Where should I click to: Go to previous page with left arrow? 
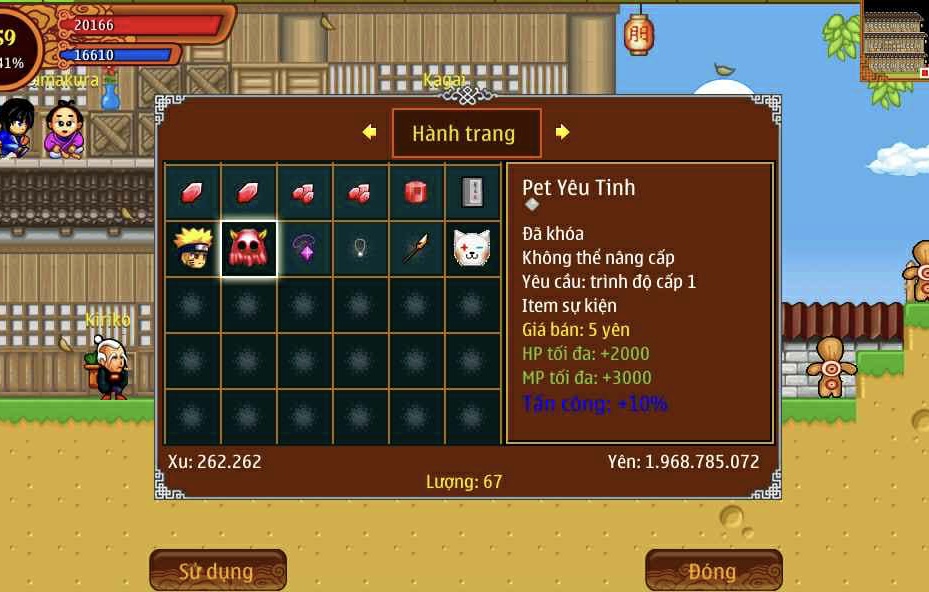(x=369, y=132)
